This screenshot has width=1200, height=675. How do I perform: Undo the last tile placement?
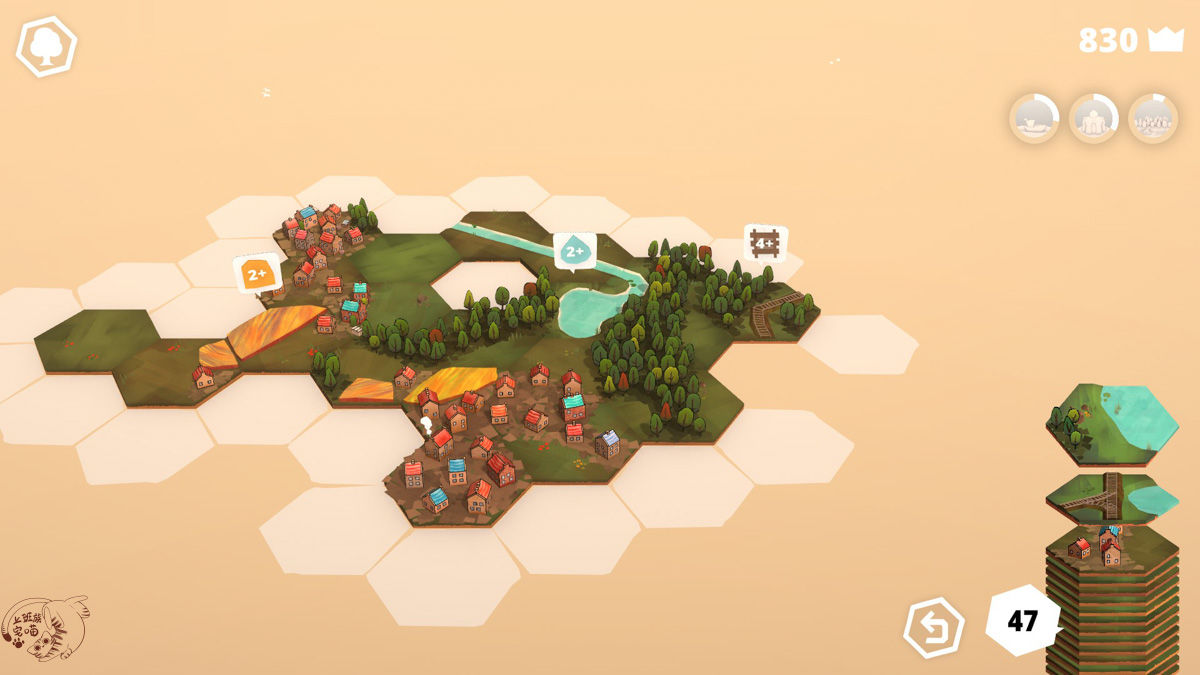point(934,628)
